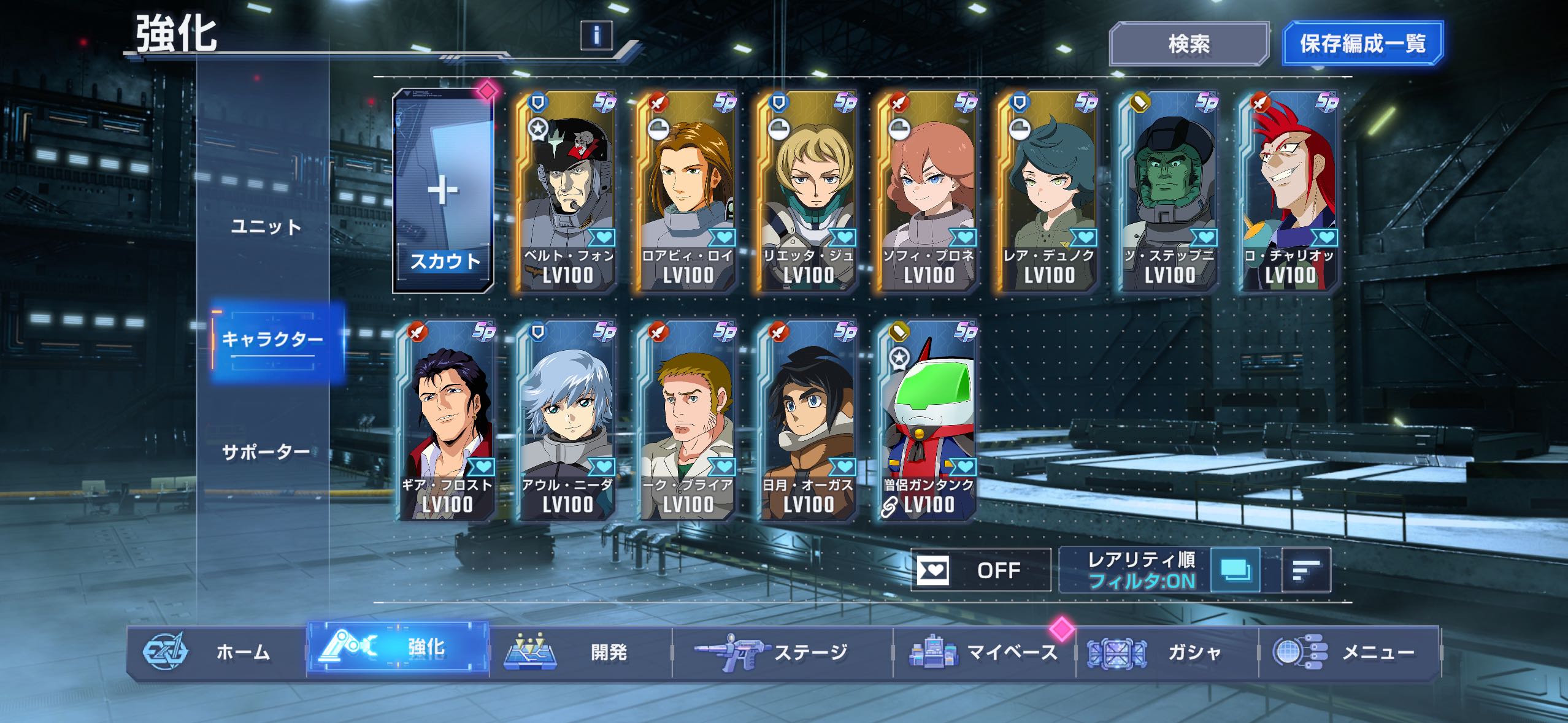Toggle the heart favorite filter OFF button
Viewport: 1568px width, 723px height.
click(980, 570)
